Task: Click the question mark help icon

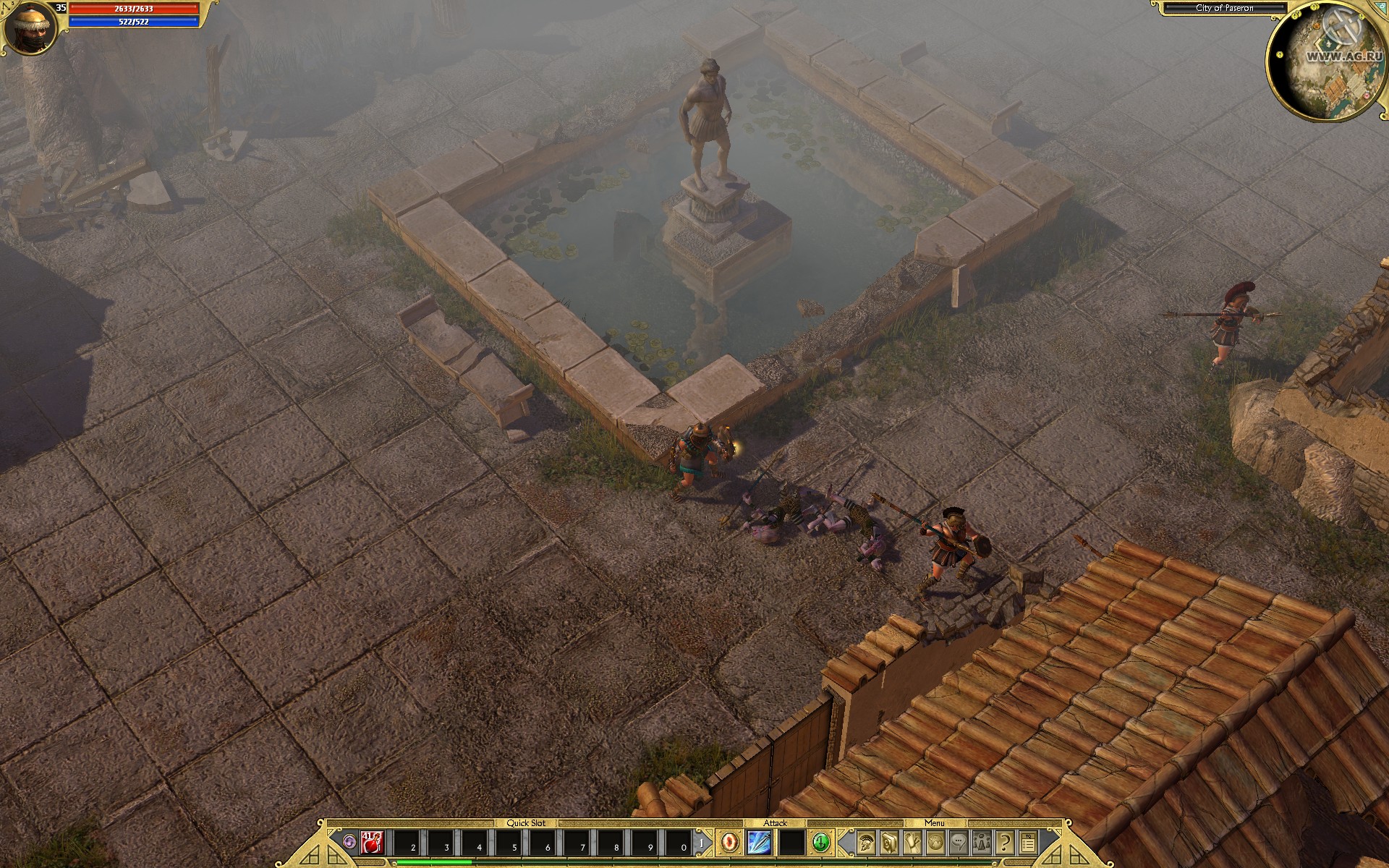Action: point(1004,843)
